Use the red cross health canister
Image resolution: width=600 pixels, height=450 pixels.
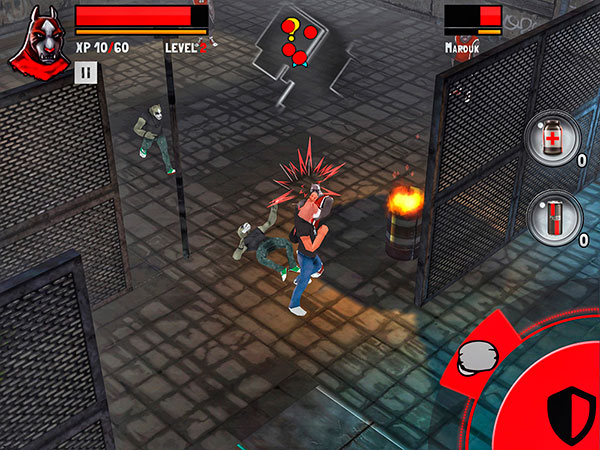[553, 138]
